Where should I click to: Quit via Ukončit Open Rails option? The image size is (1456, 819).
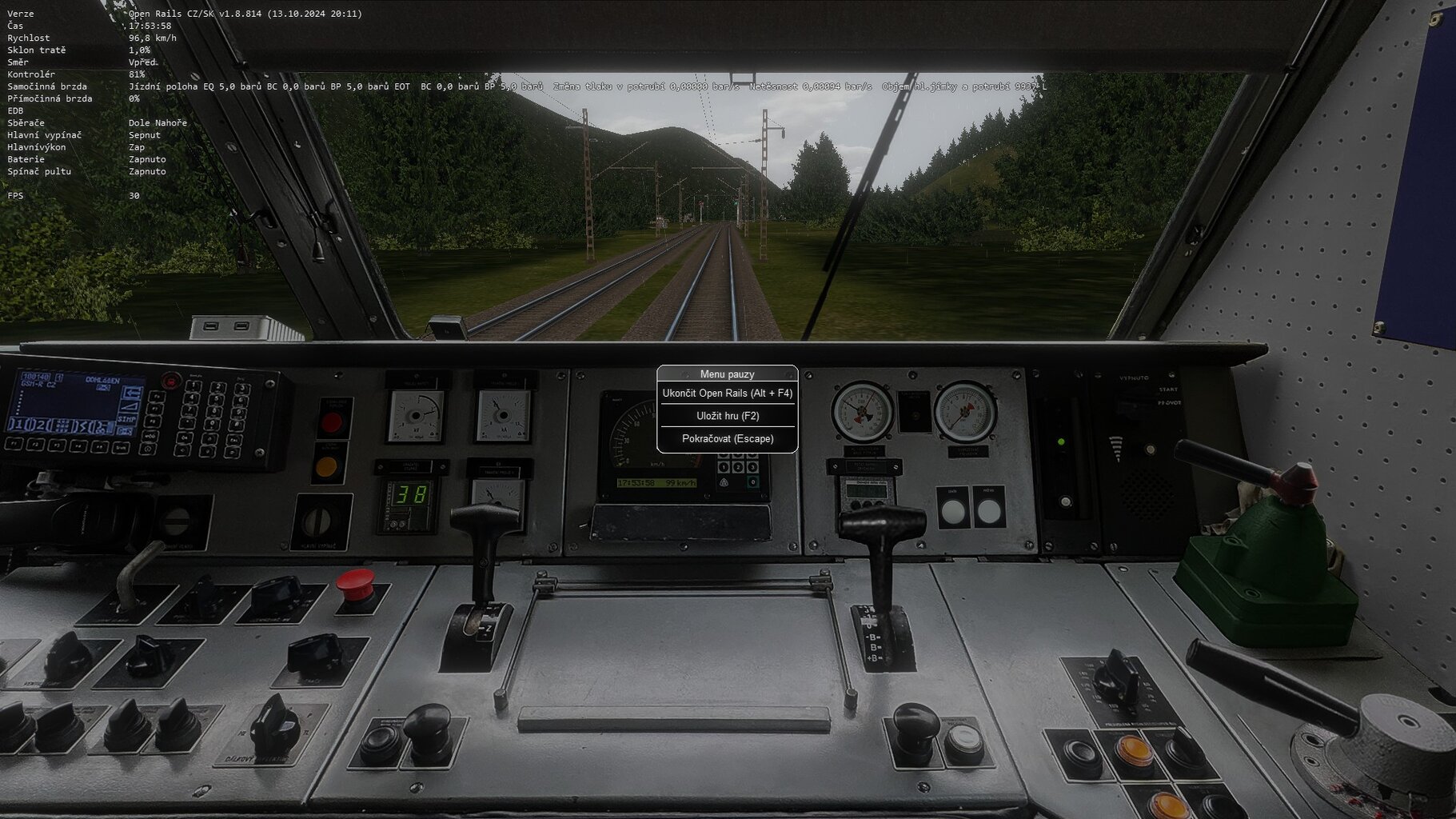tap(727, 394)
